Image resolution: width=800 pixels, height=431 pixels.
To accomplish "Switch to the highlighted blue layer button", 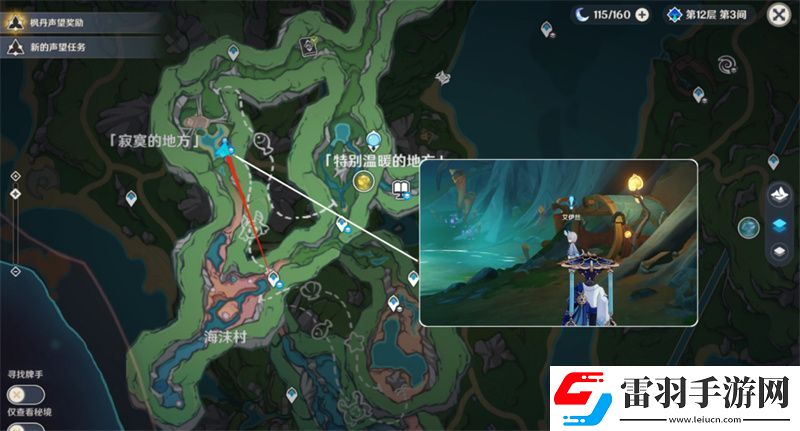I will pyautogui.click(x=779, y=223).
